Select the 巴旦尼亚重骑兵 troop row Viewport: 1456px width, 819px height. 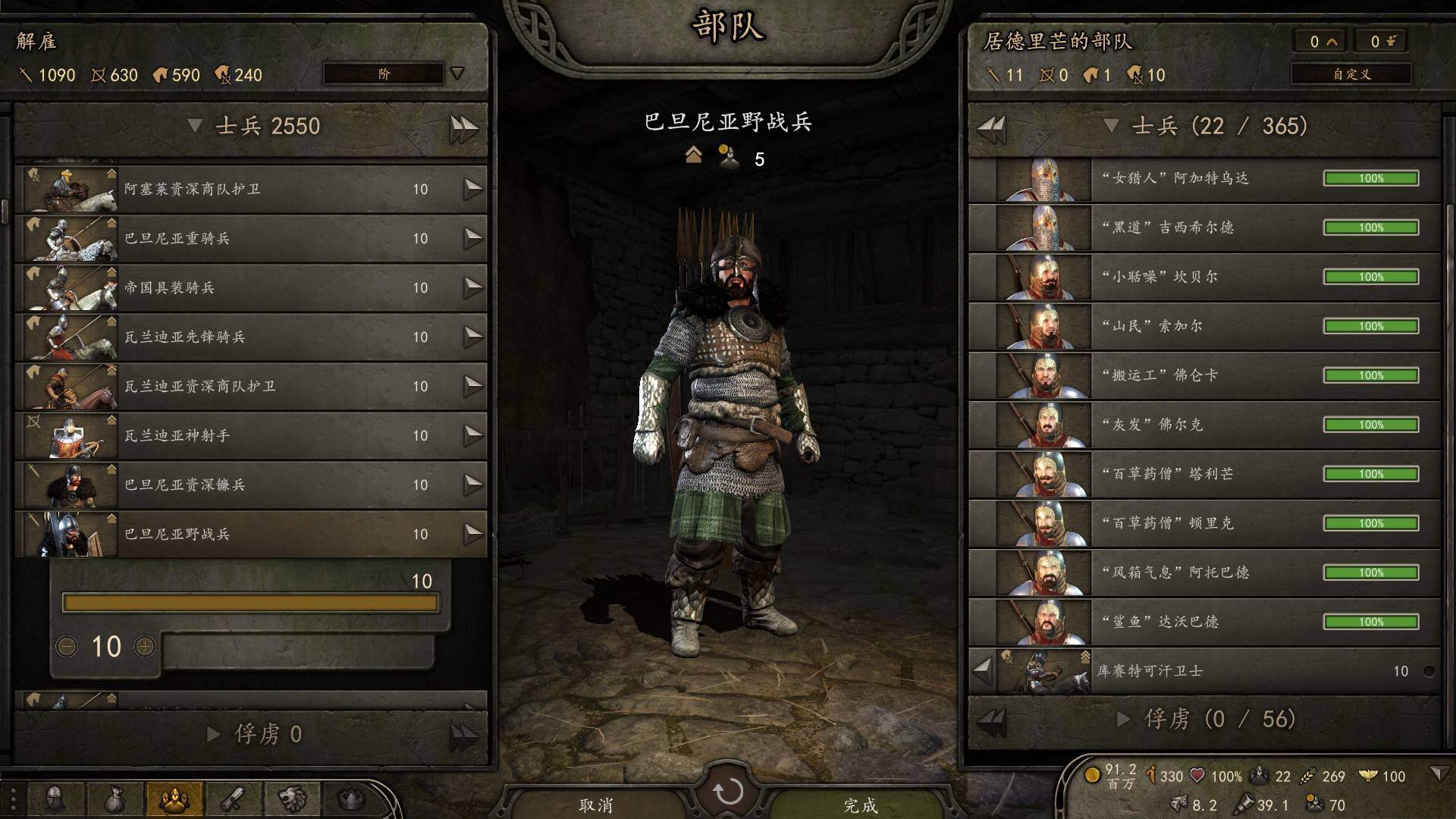(x=250, y=238)
